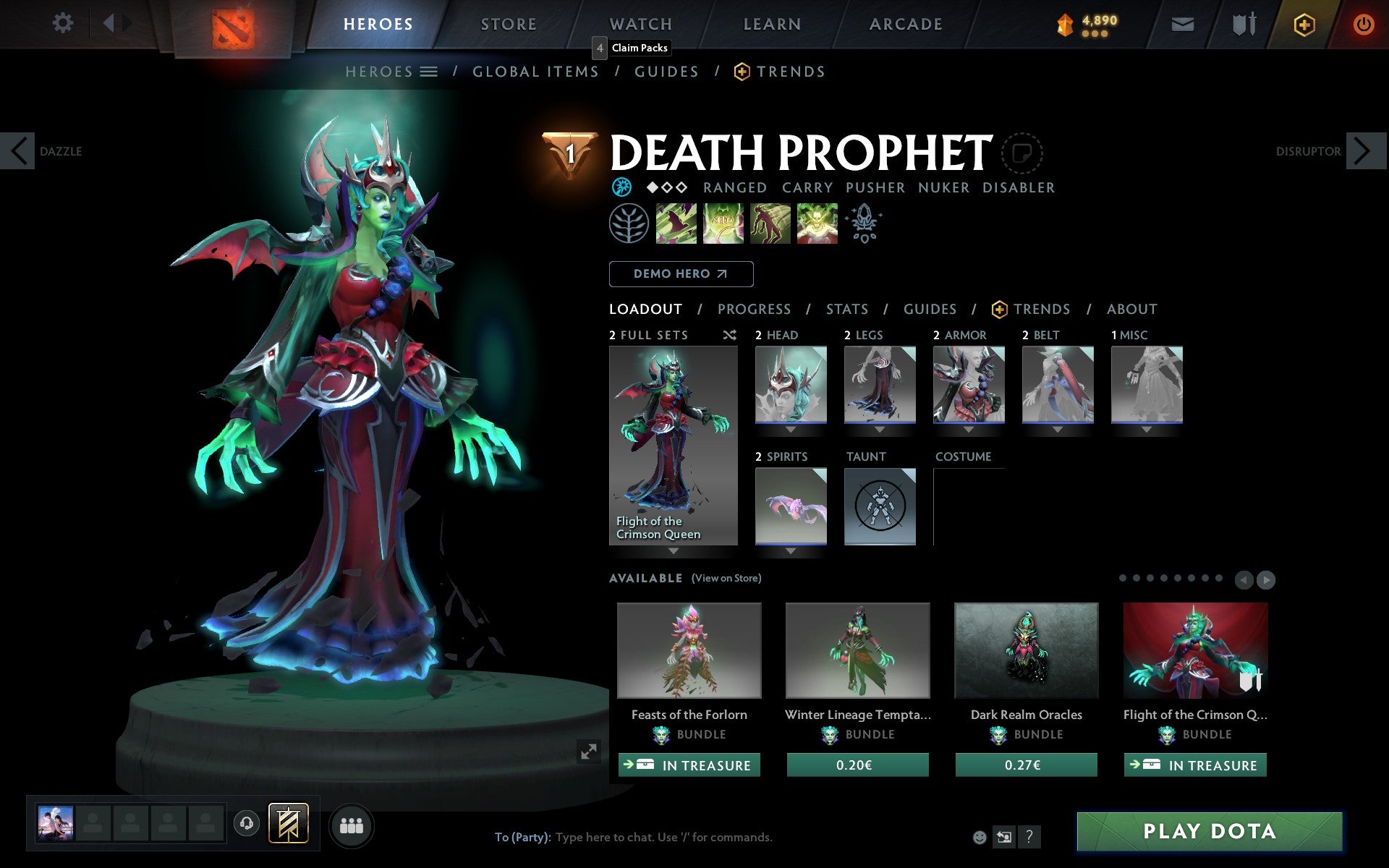Buy Dark Realm Oracles for 0.27€
Image resolution: width=1389 pixels, height=868 pixels.
[1026, 765]
